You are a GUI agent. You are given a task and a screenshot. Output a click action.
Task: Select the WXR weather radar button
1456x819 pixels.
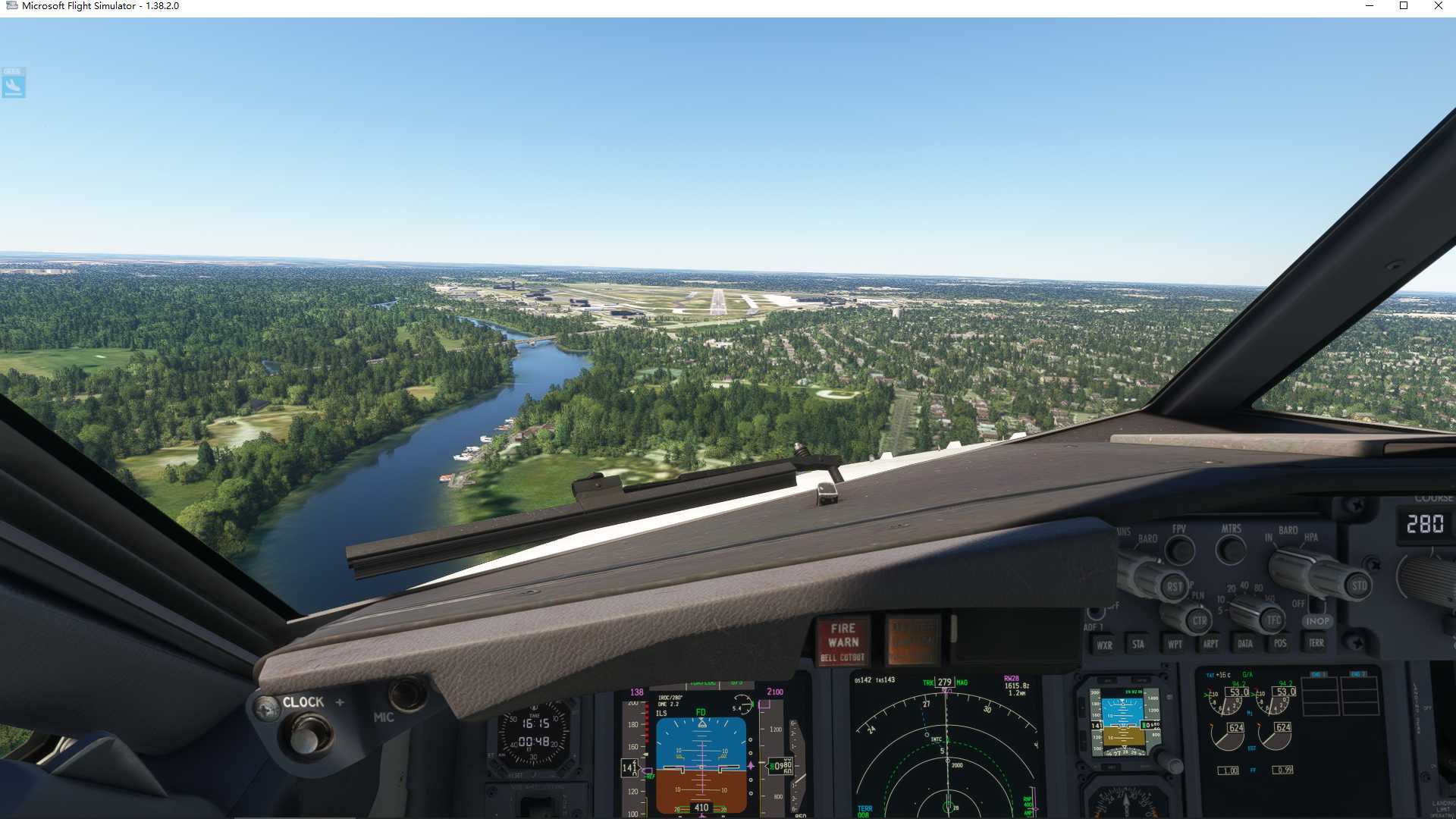[x=1105, y=645]
